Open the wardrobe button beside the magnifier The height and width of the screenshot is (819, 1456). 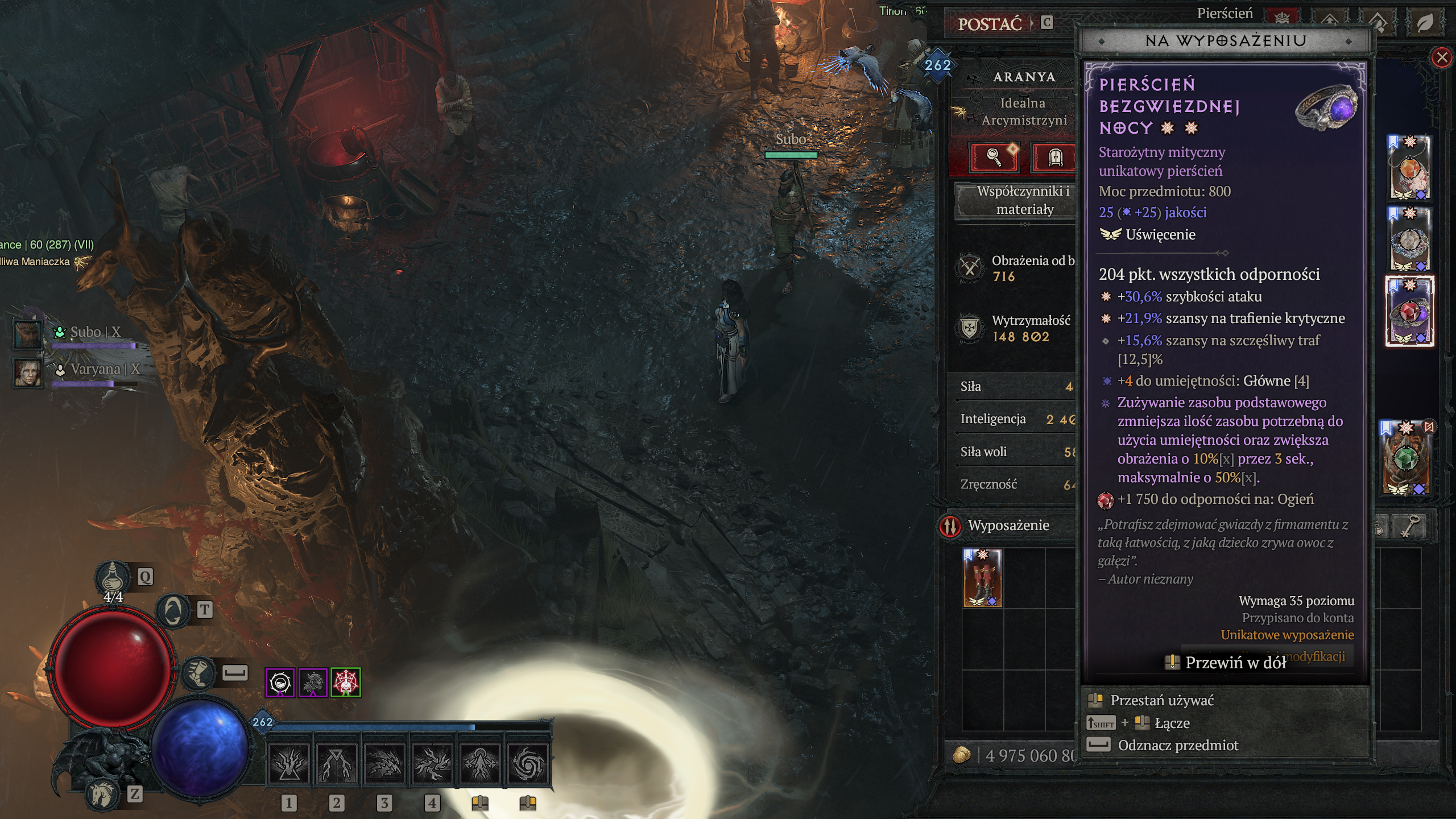1054,156
